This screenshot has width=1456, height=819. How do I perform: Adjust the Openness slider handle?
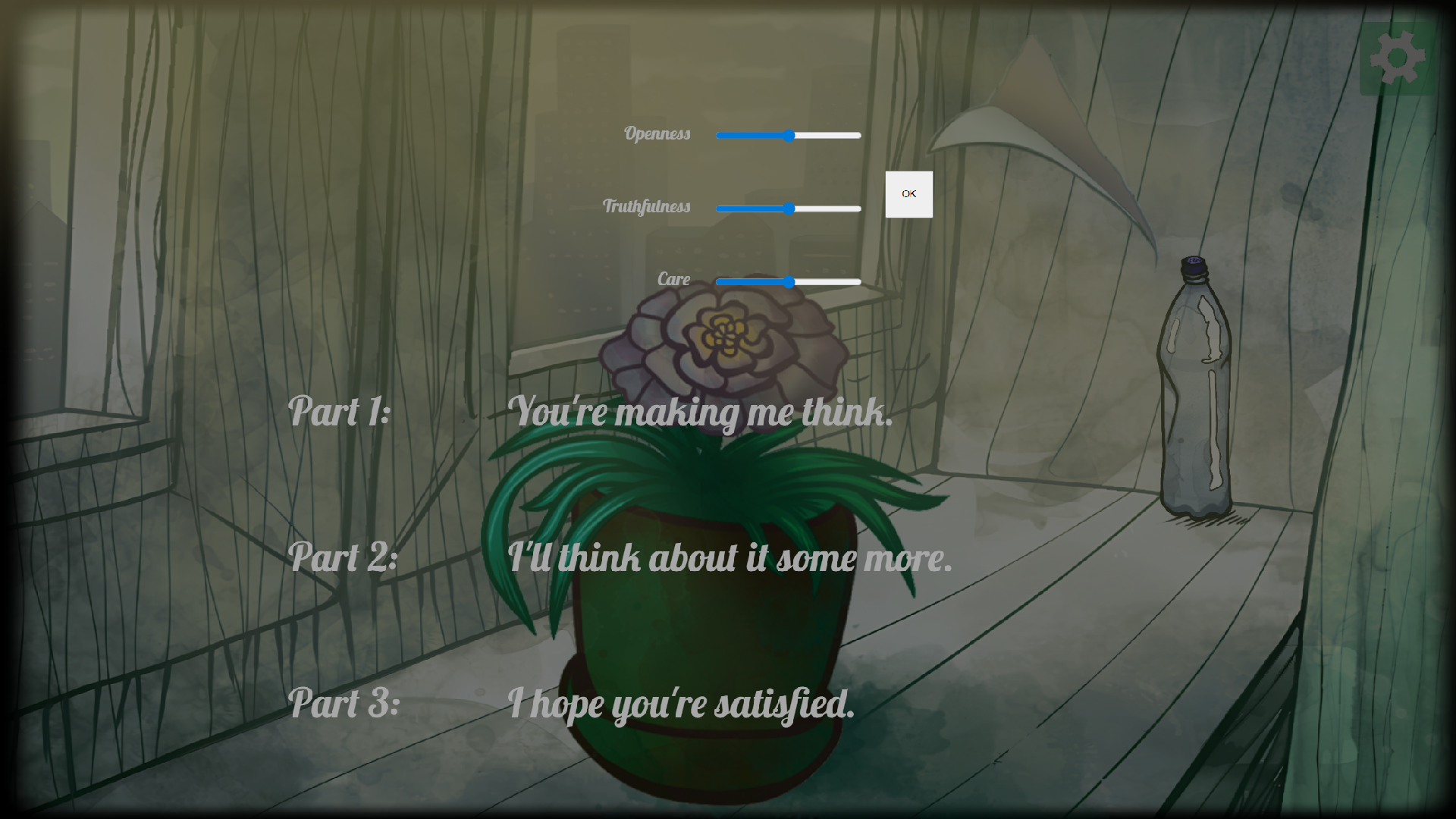pos(790,136)
